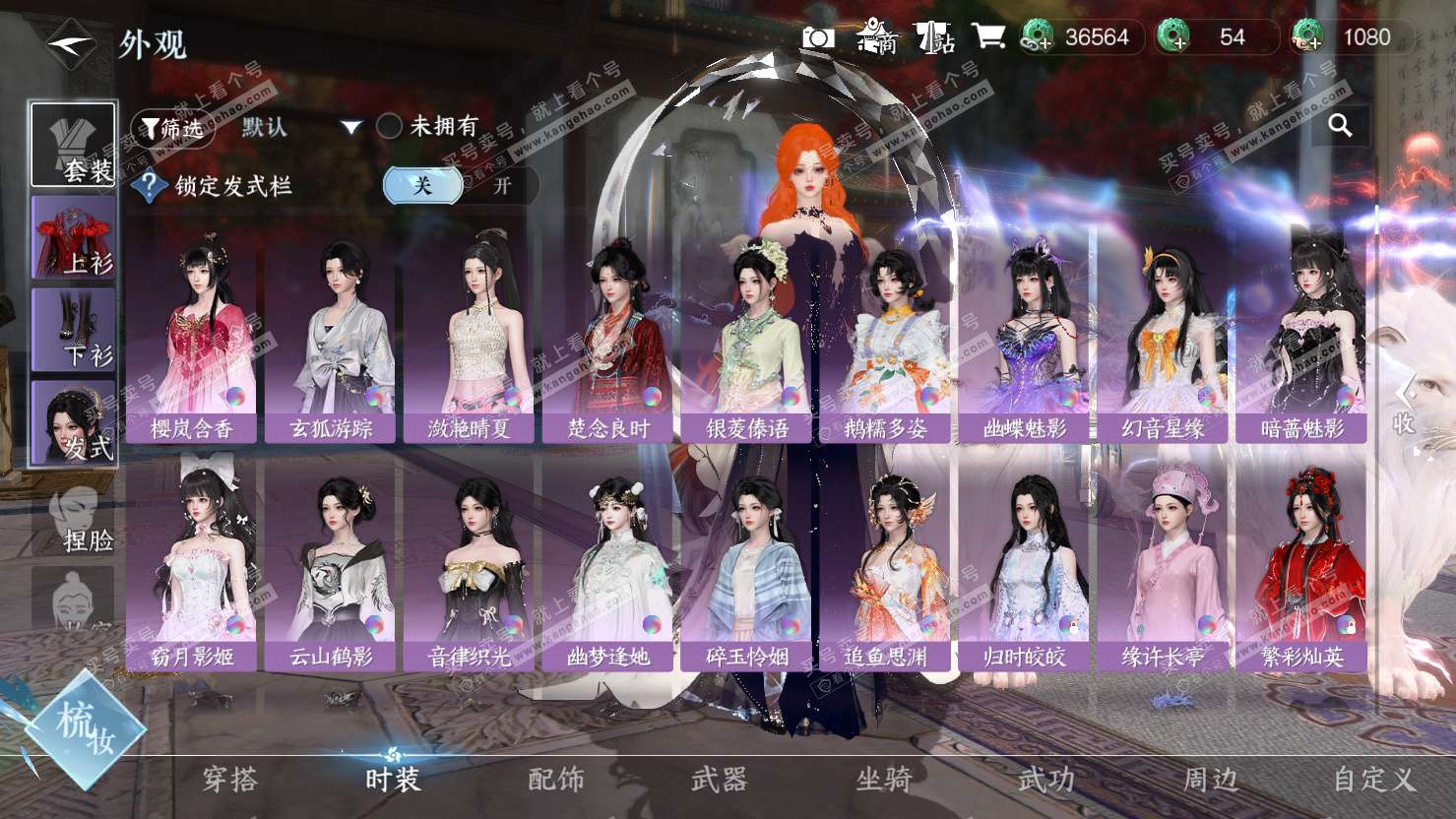Screen dimensions: 1456x819
Task: Switch to the 配饰 tab
Action: (556, 780)
